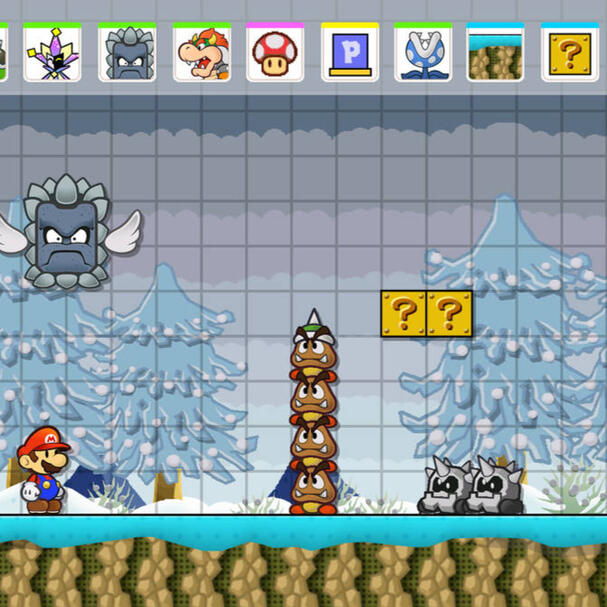This screenshot has height=607, width=607.
Task: Pick the blue Piranha Plant tile
Action: point(422,53)
